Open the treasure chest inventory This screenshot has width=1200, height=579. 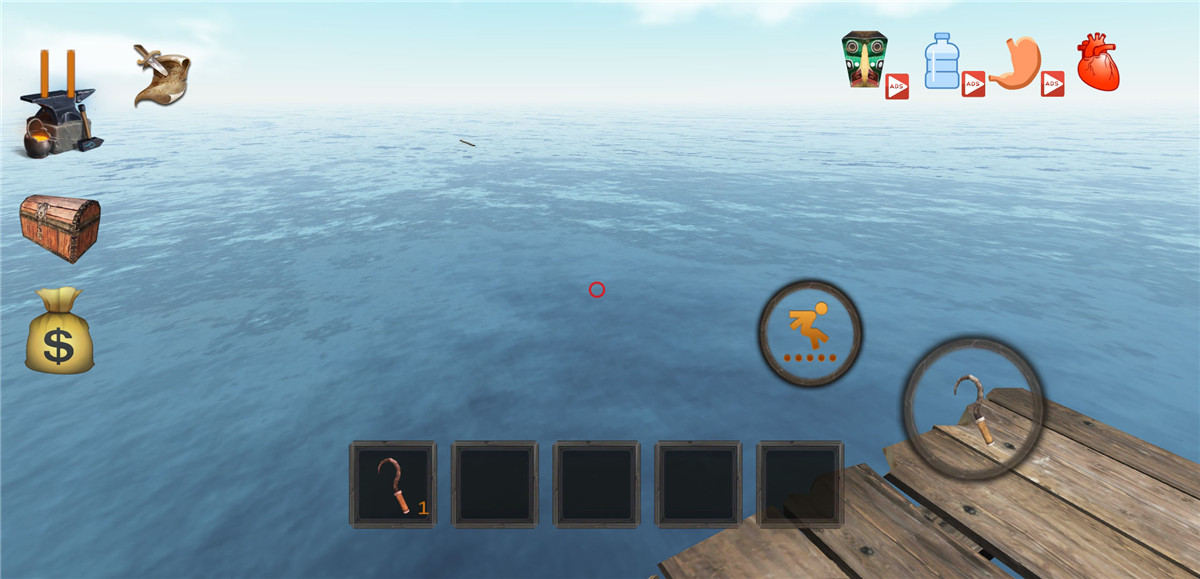click(60, 226)
